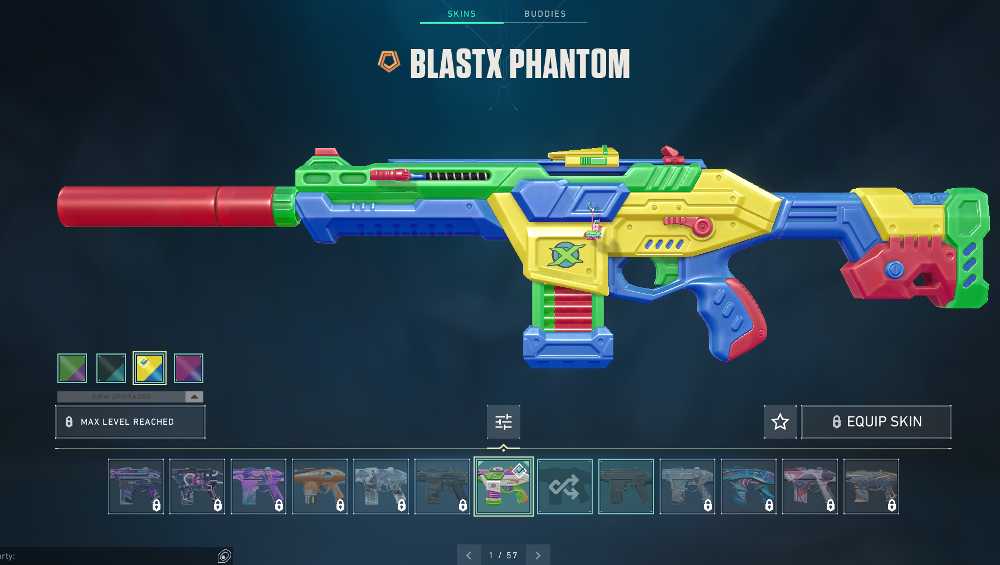1000x565 pixels.
Task: Open the Buddies tab
Action: [545, 14]
